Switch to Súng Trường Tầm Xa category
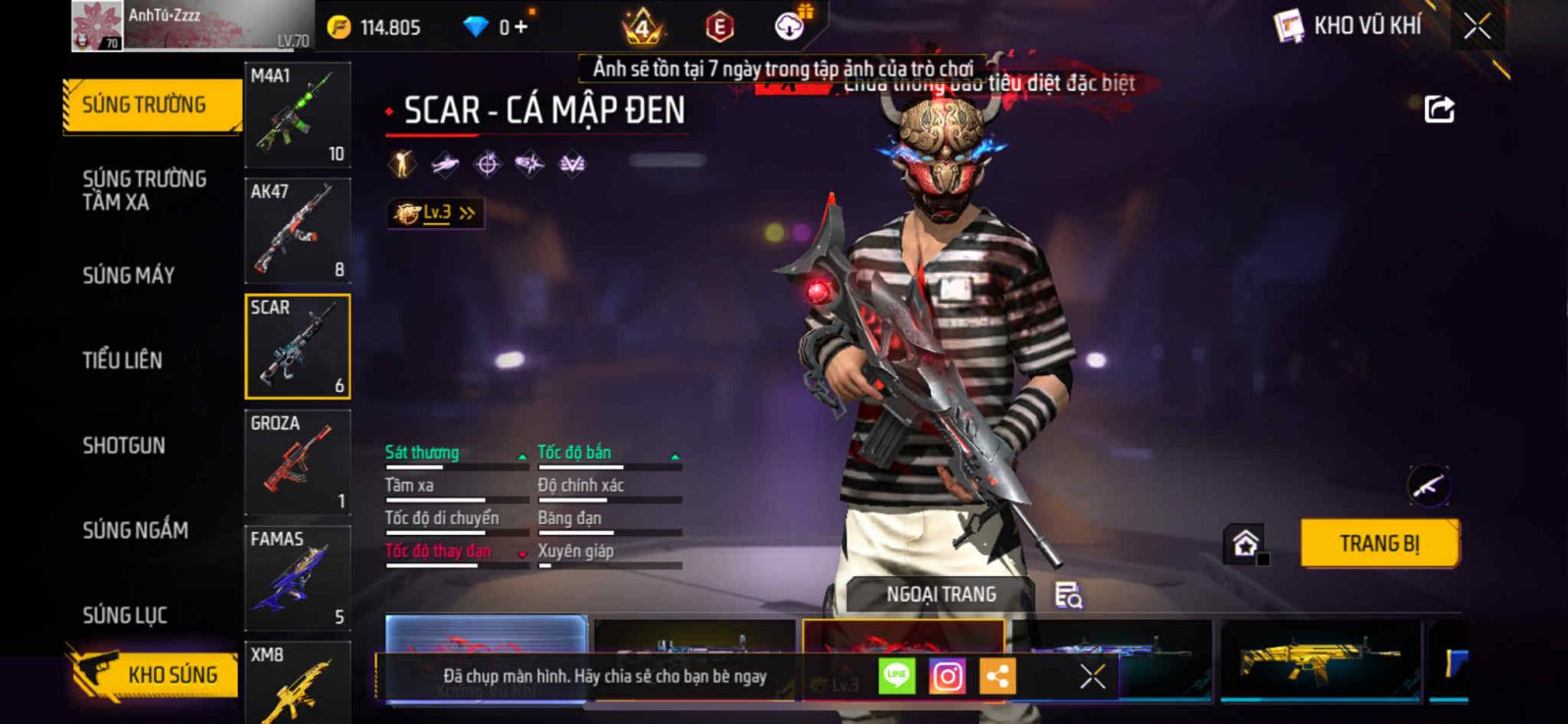 pyautogui.click(x=144, y=190)
